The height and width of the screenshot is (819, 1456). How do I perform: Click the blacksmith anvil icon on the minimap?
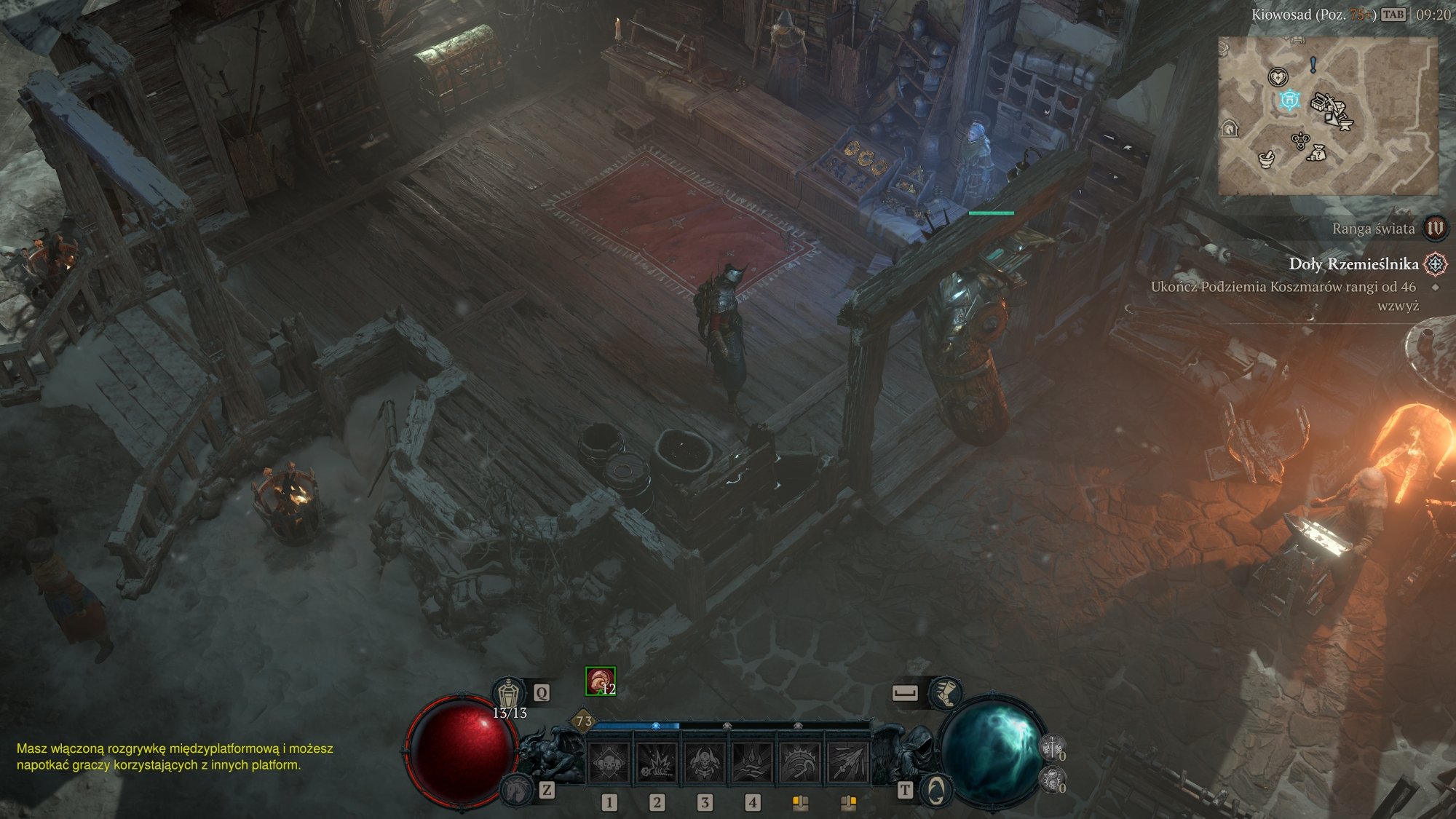click(1347, 124)
